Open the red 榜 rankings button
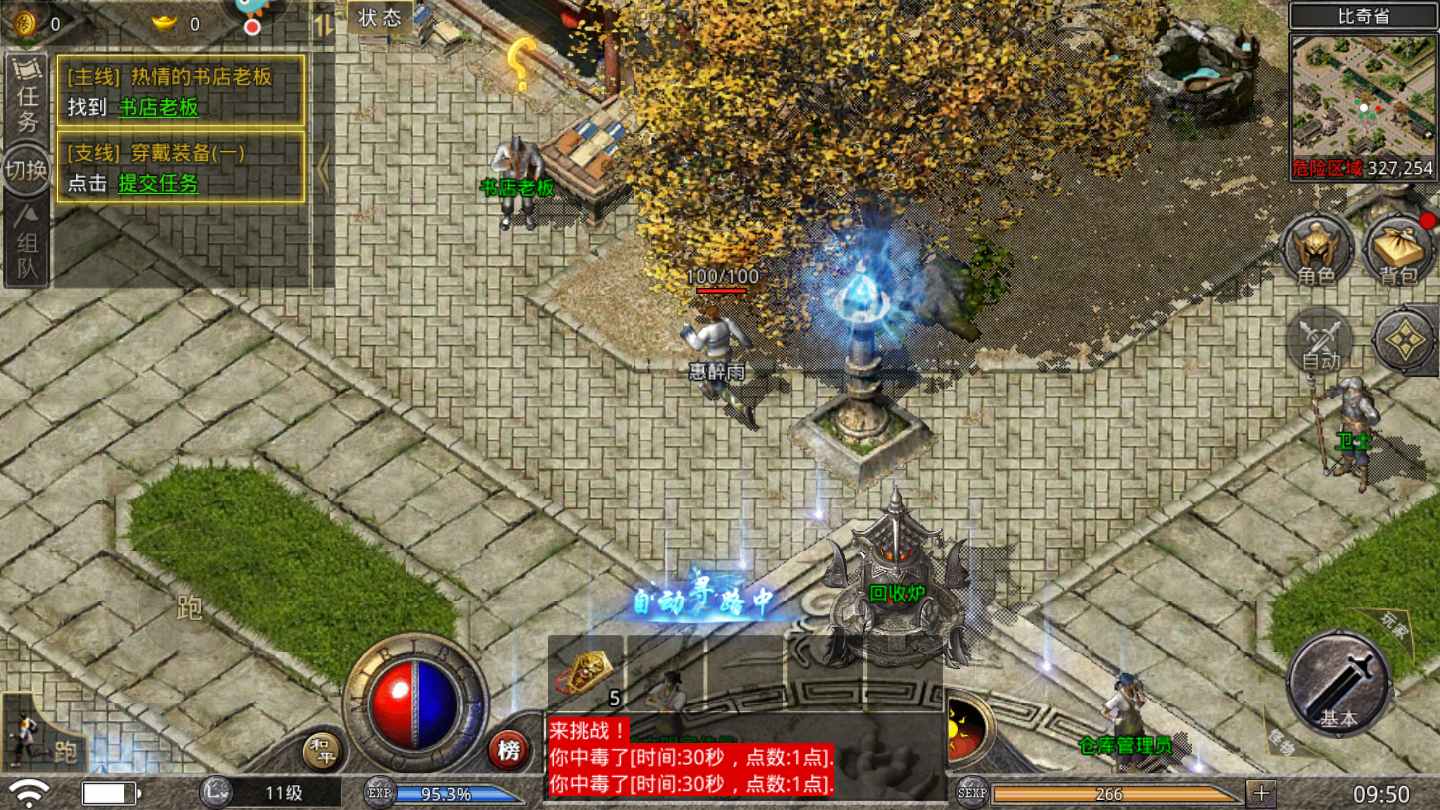Viewport: 1440px width, 810px height. [x=509, y=750]
